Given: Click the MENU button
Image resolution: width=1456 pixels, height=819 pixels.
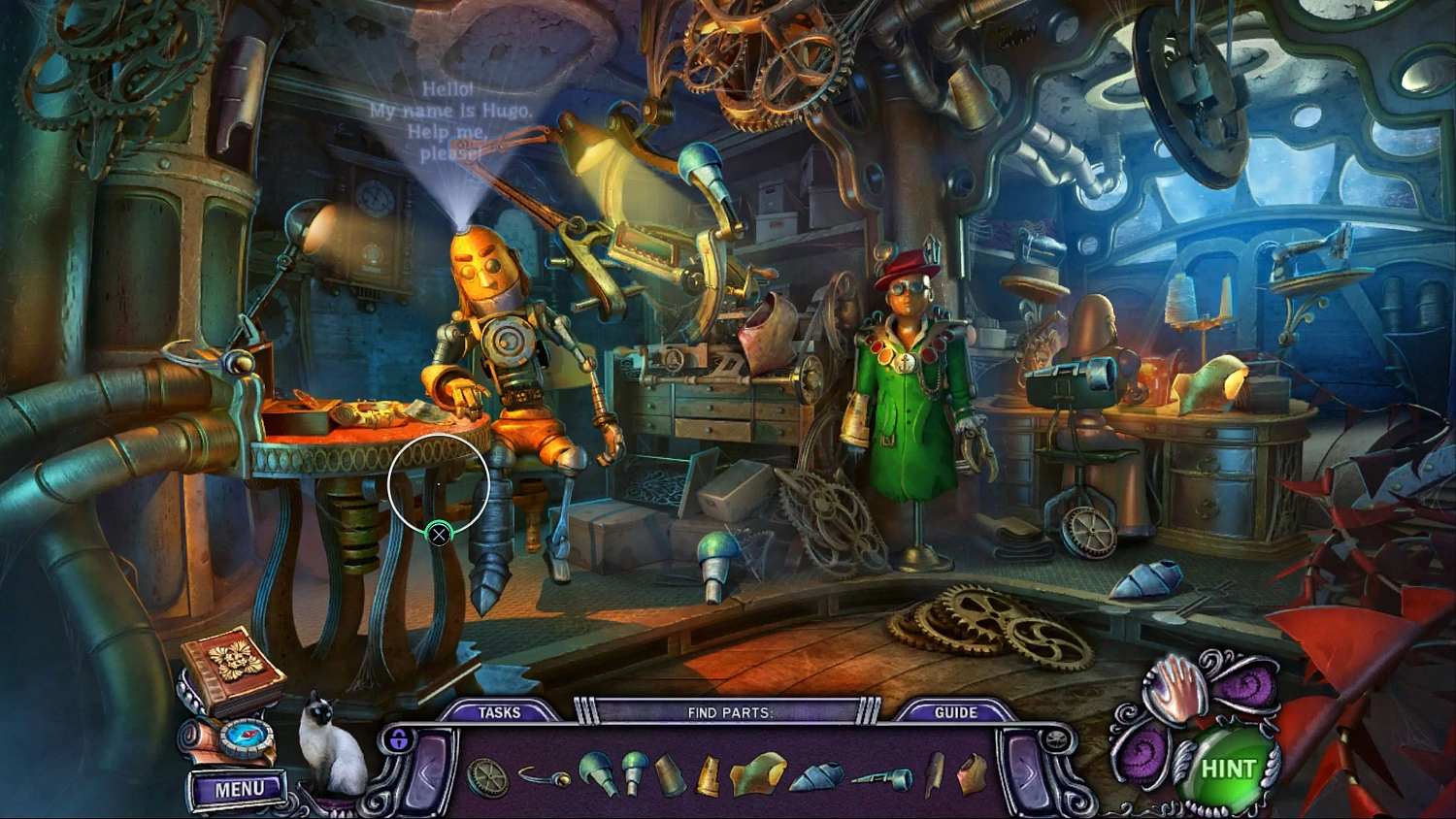Looking at the screenshot, I should click(238, 789).
